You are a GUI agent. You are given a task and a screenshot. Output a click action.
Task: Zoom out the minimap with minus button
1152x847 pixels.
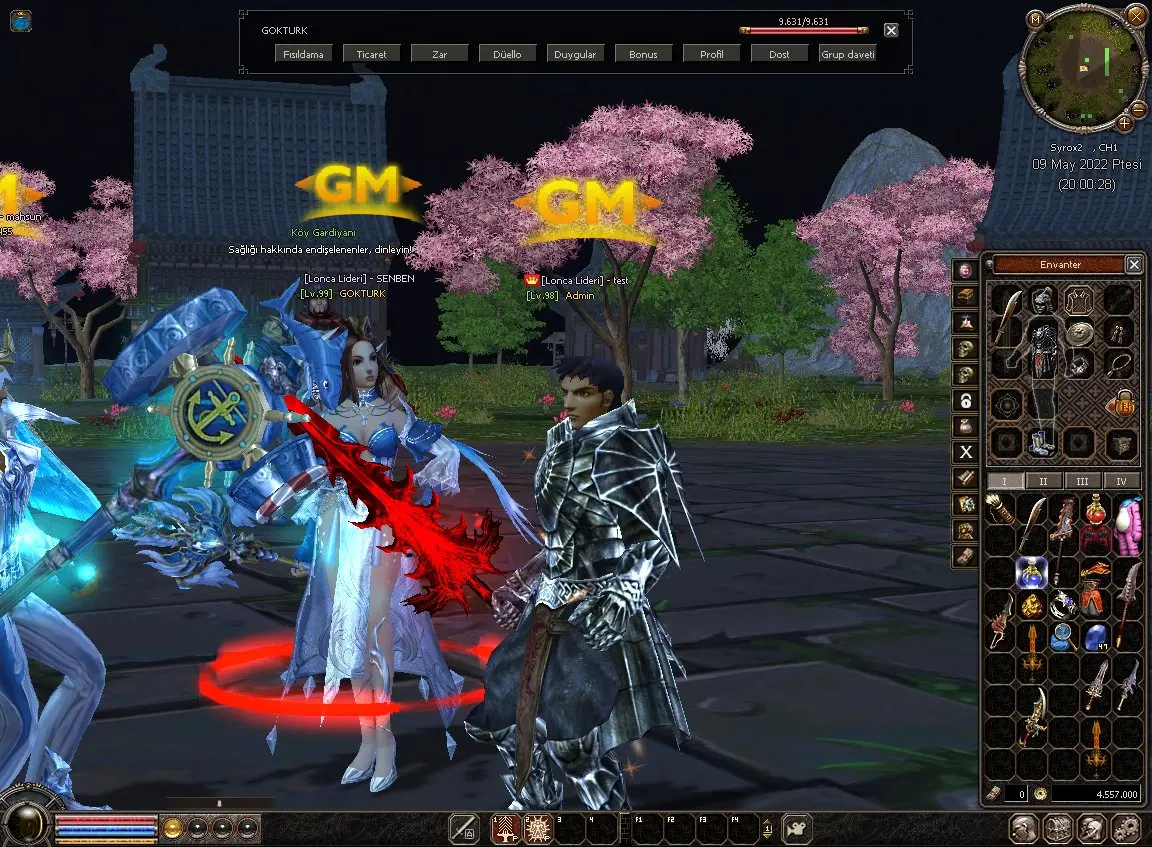(x=1138, y=110)
